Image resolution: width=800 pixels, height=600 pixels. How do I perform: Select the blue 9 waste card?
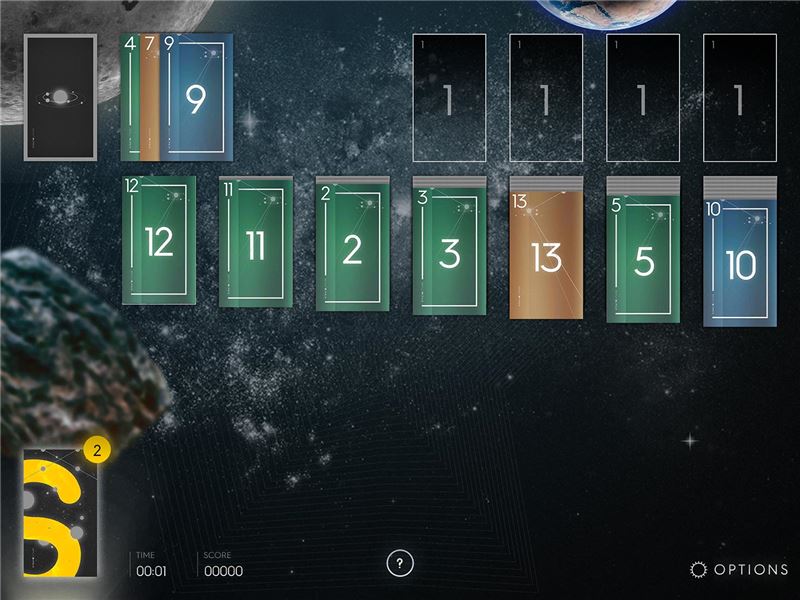(x=196, y=98)
